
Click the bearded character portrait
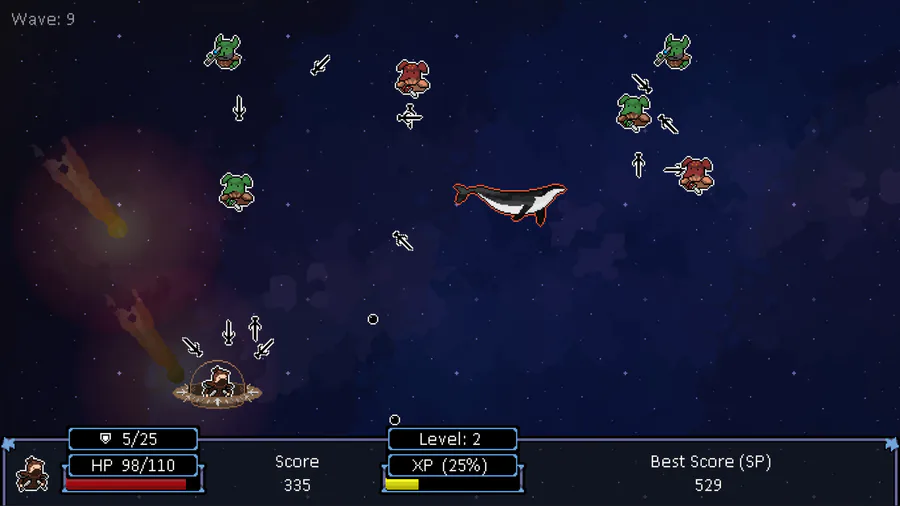point(33,474)
